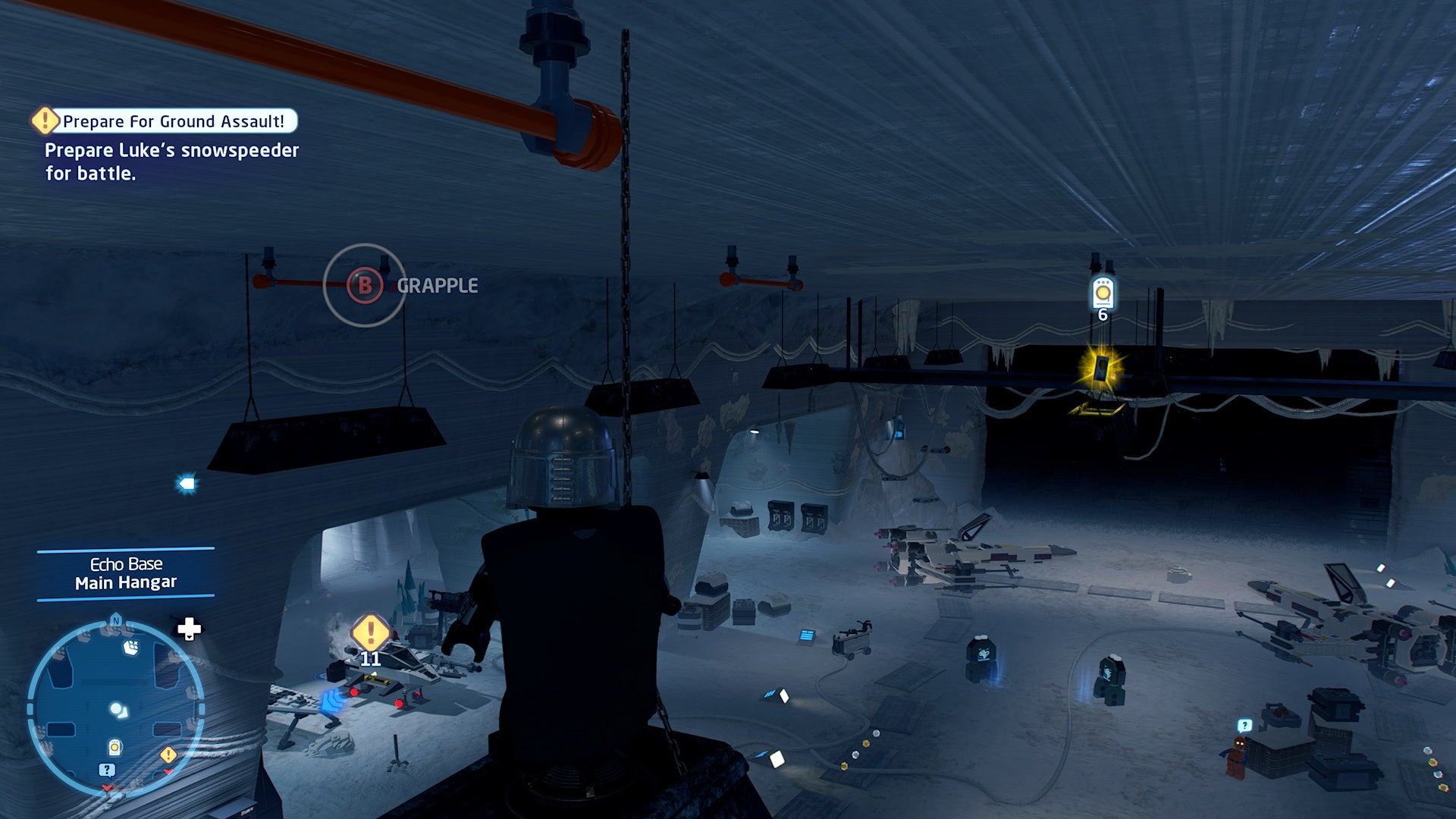
Task: Select the white player arrow on the minimap
Action: coord(118,711)
